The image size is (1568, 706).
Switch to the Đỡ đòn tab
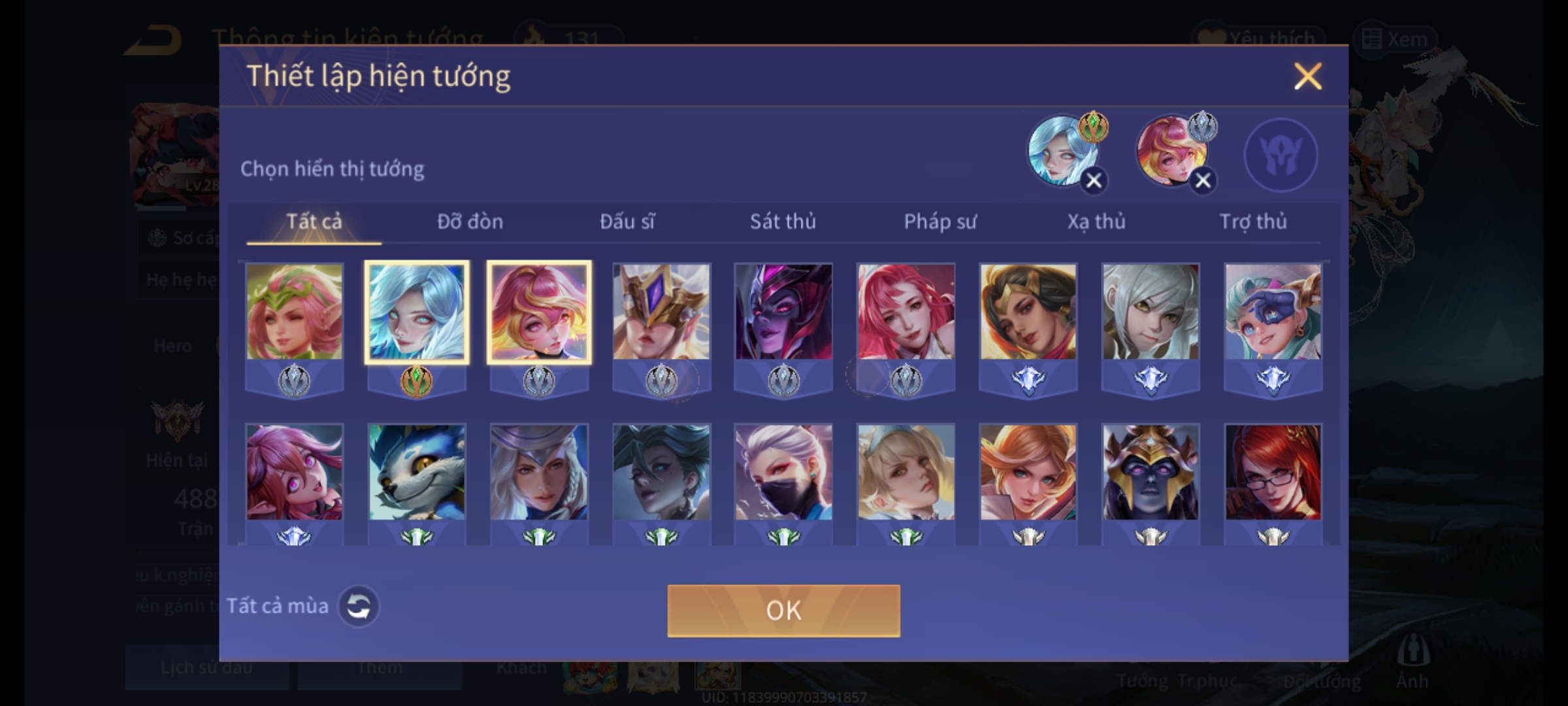pyautogui.click(x=470, y=222)
